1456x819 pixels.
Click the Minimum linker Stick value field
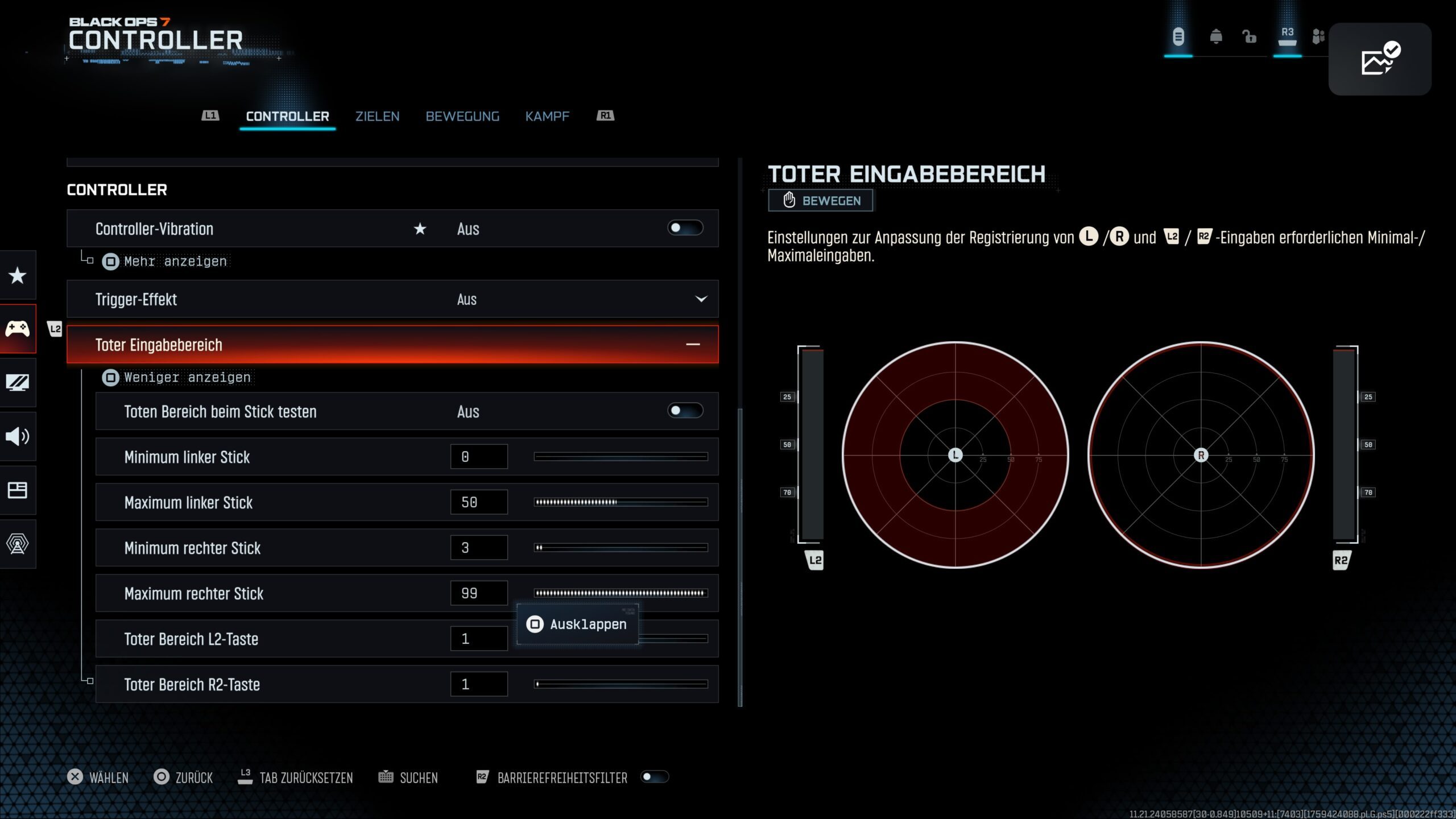tap(479, 457)
